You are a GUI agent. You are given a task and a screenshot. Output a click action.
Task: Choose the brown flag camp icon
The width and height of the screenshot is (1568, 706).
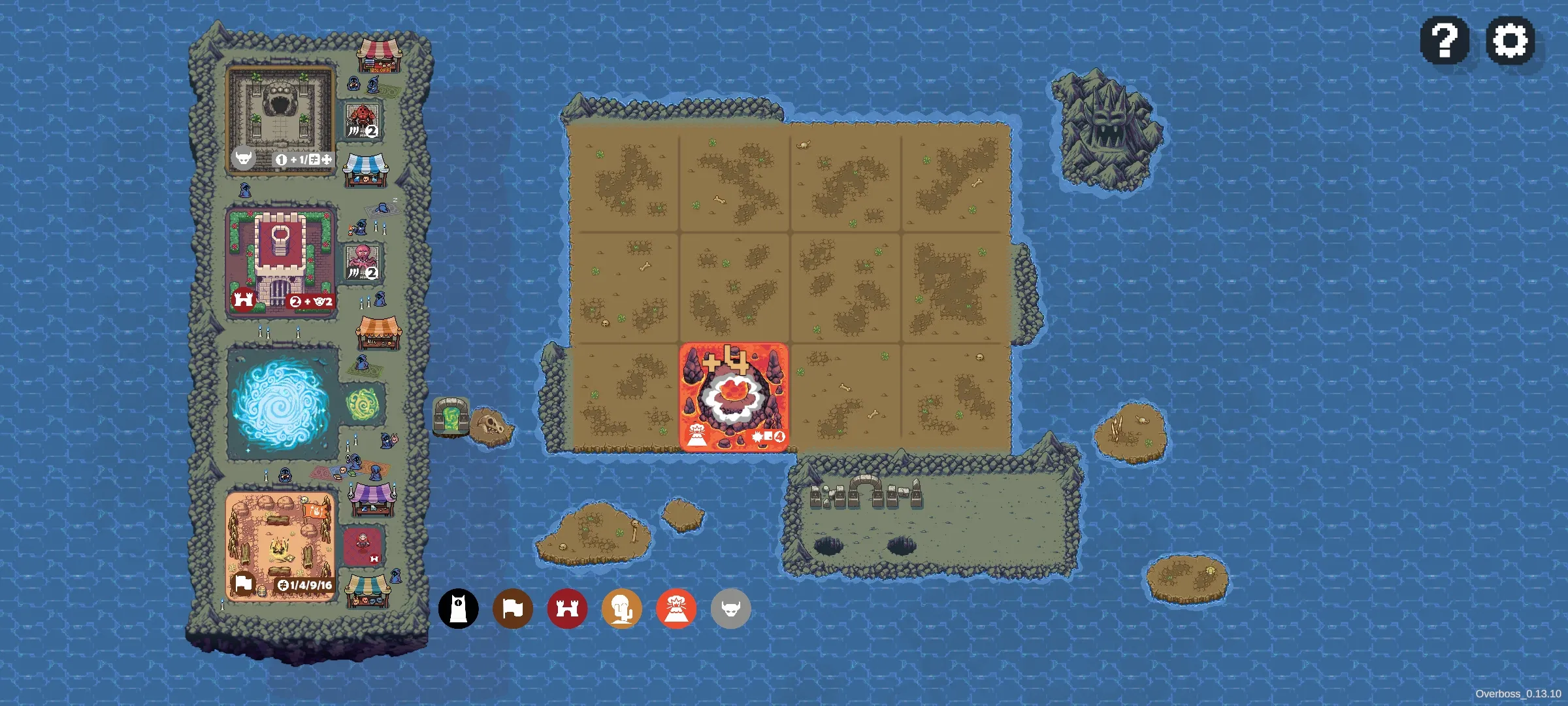point(513,609)
